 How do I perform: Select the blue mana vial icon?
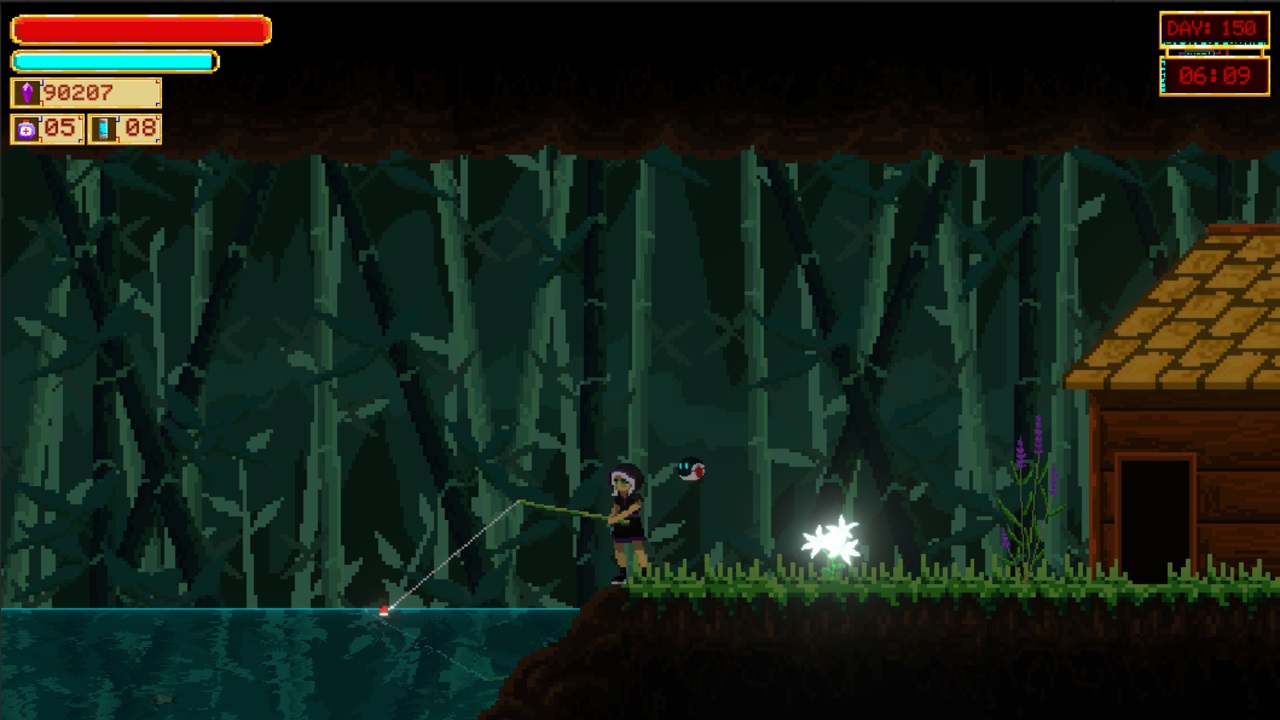point(103,128)
